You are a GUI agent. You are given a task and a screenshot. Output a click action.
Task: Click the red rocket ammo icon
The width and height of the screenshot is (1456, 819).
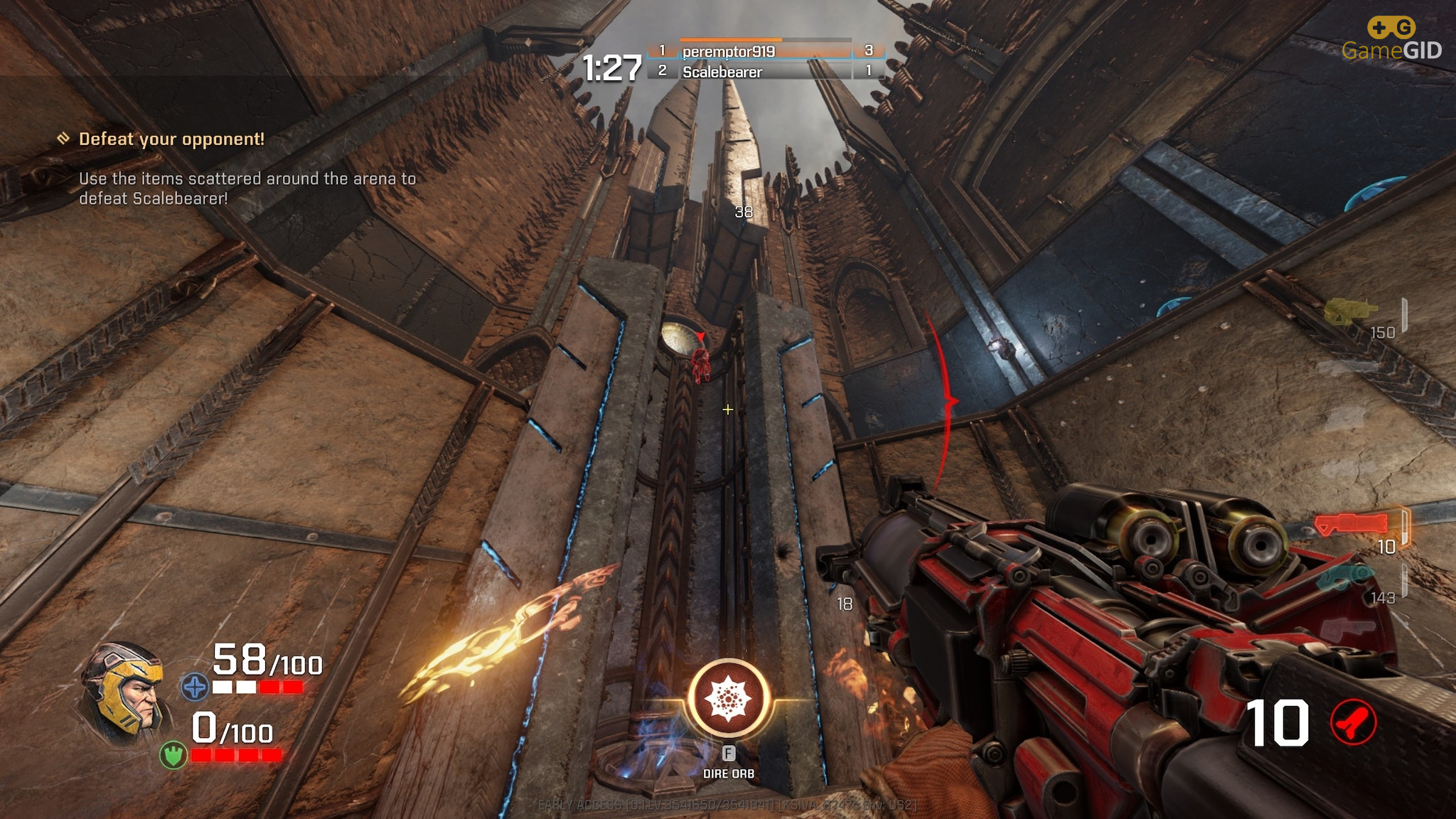(1352, 723)
